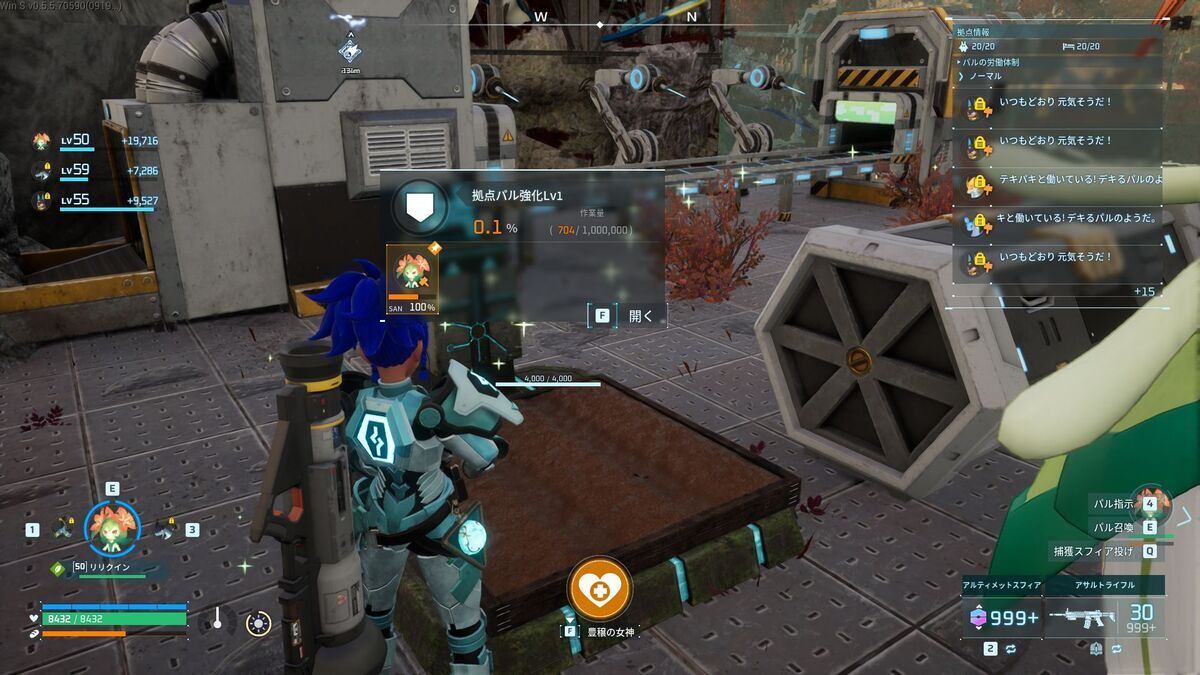Click the daytime sun clock icon
The width and height of the screenshot is (1200, 675).
click(258, 624)
